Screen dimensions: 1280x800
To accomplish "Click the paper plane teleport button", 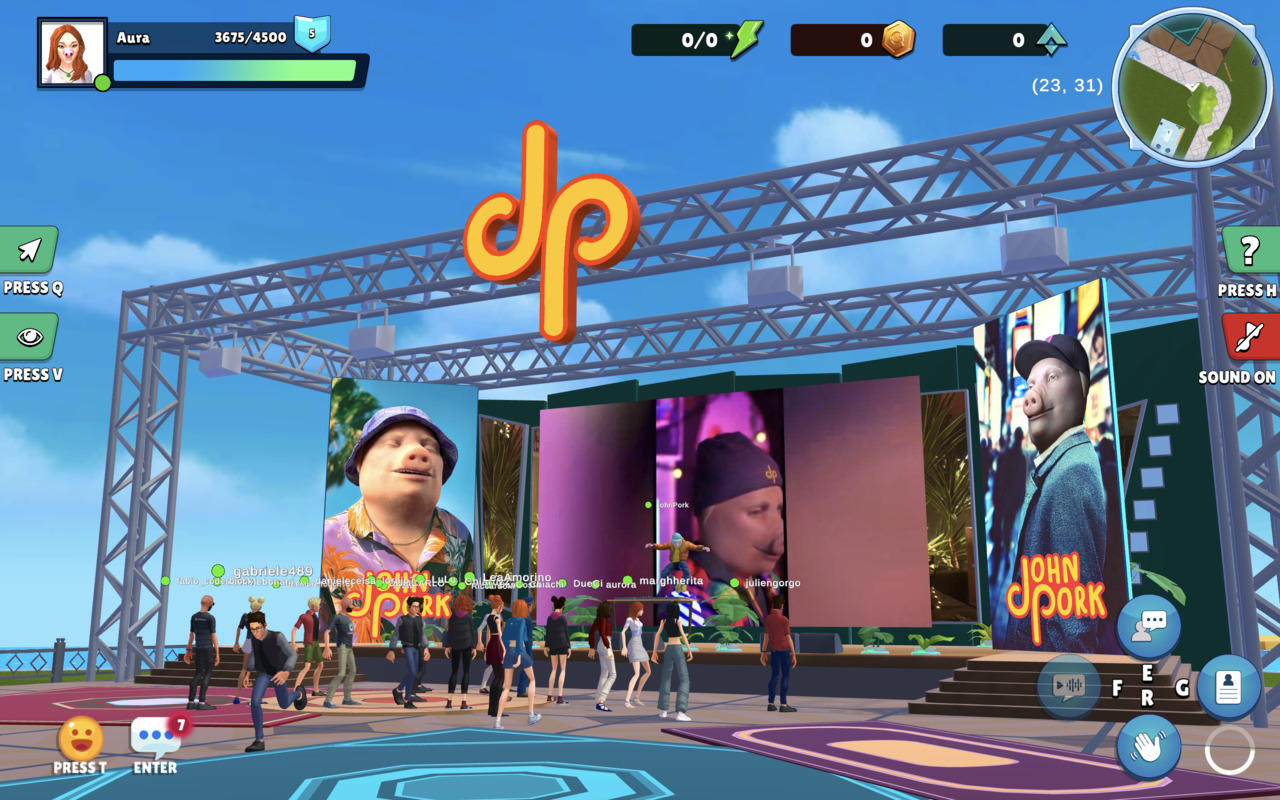I will (29, 250).
